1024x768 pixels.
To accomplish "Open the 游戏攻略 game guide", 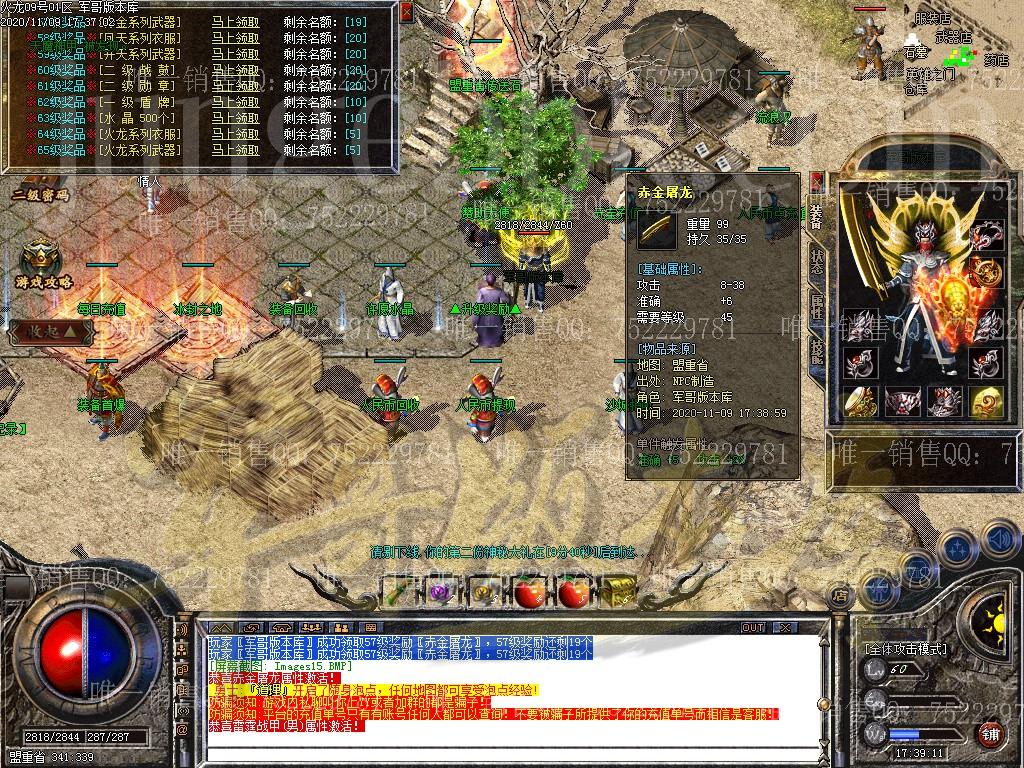I will pyautogui.click(x=42, y=264).
